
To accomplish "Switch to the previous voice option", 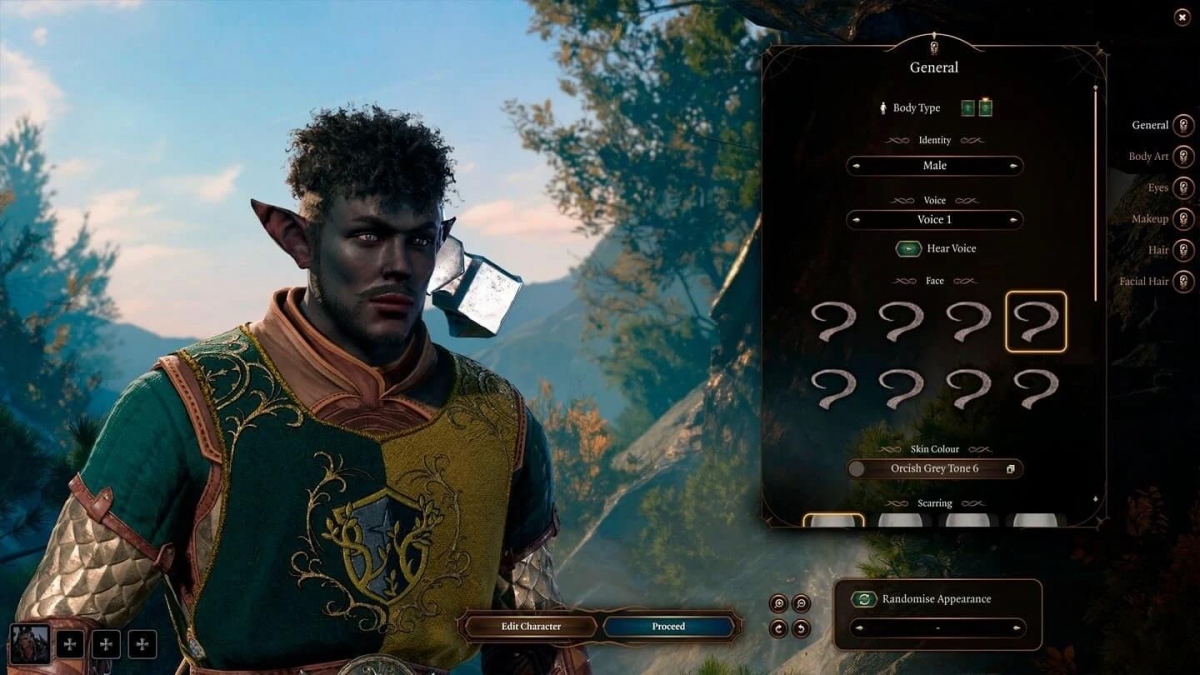I will [x=857, y=220].
